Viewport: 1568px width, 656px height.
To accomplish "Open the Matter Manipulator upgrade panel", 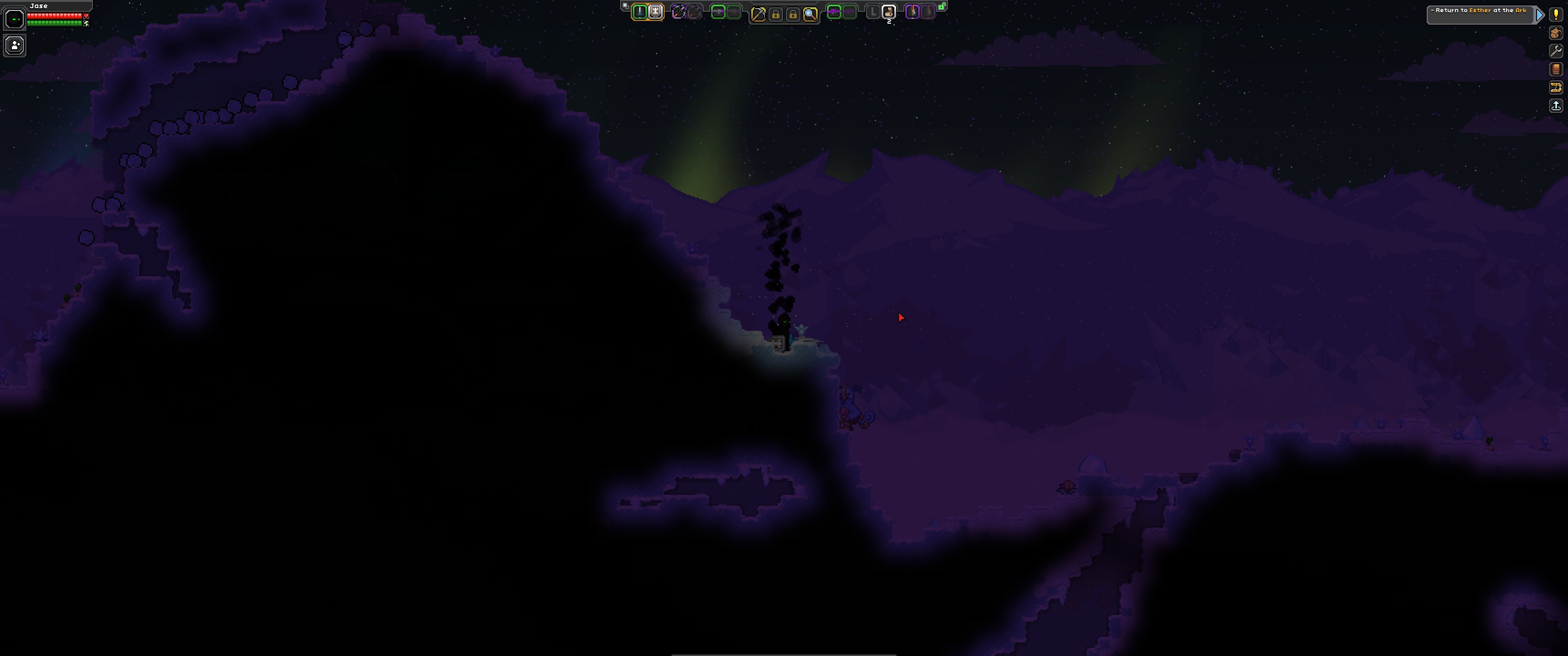I will coord(1556,87).
